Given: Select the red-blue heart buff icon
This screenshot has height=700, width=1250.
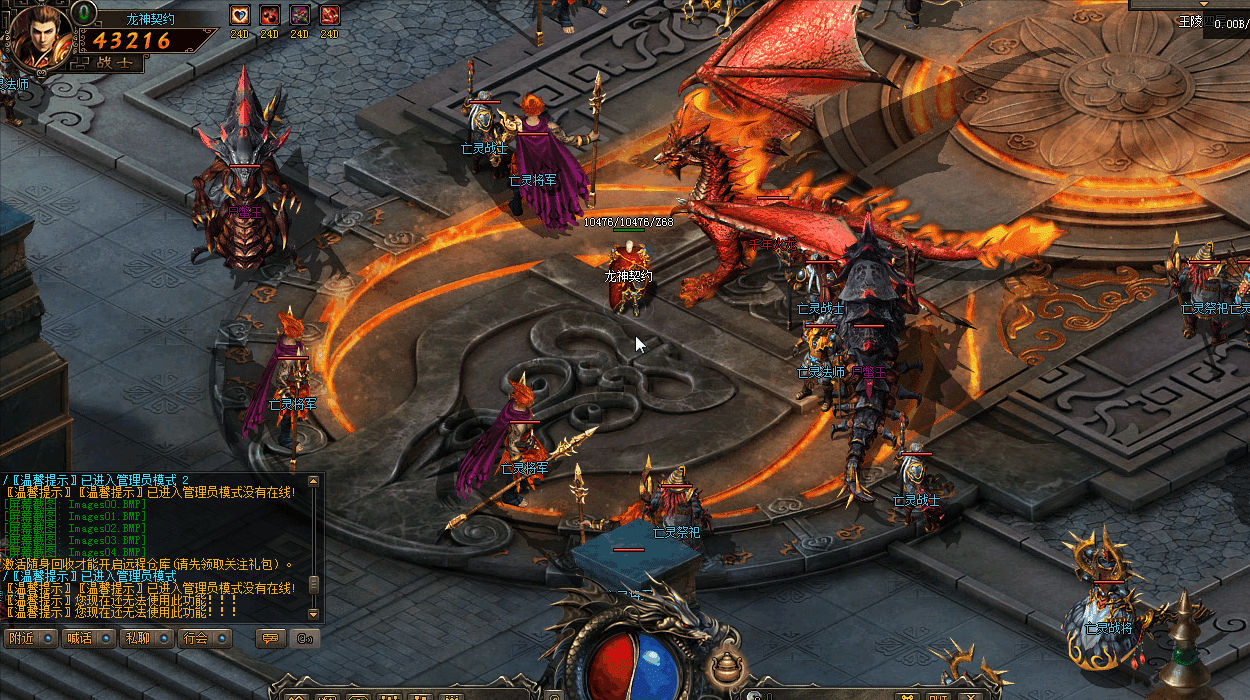Looking at the screenshot, I should click(x=240, y=15).
